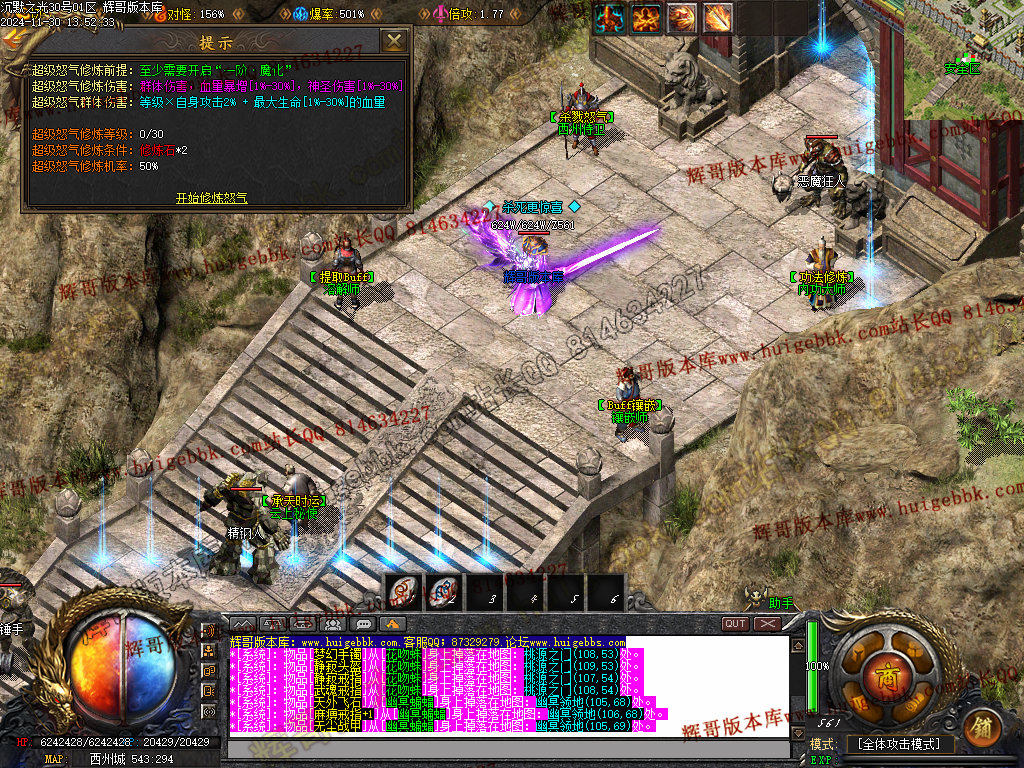Activate the flaming sword skill icon
This screenshot has height=768, width=1024.
click(718, 17)
